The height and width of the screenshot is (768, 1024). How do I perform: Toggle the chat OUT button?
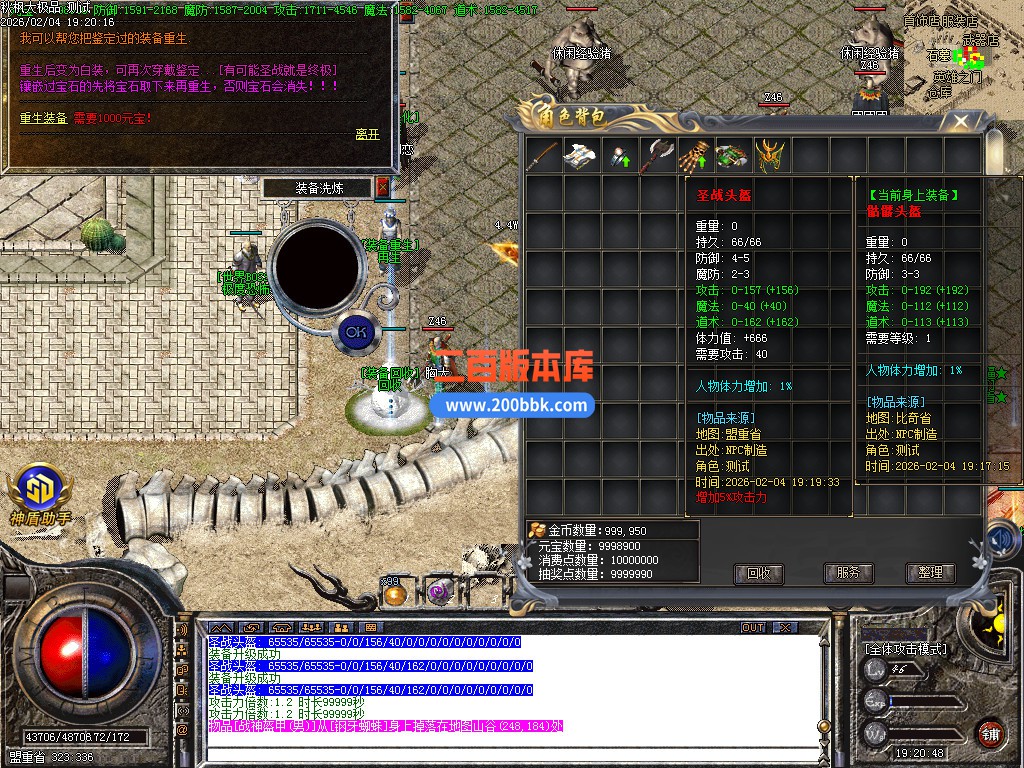click(x=753, y=627)
